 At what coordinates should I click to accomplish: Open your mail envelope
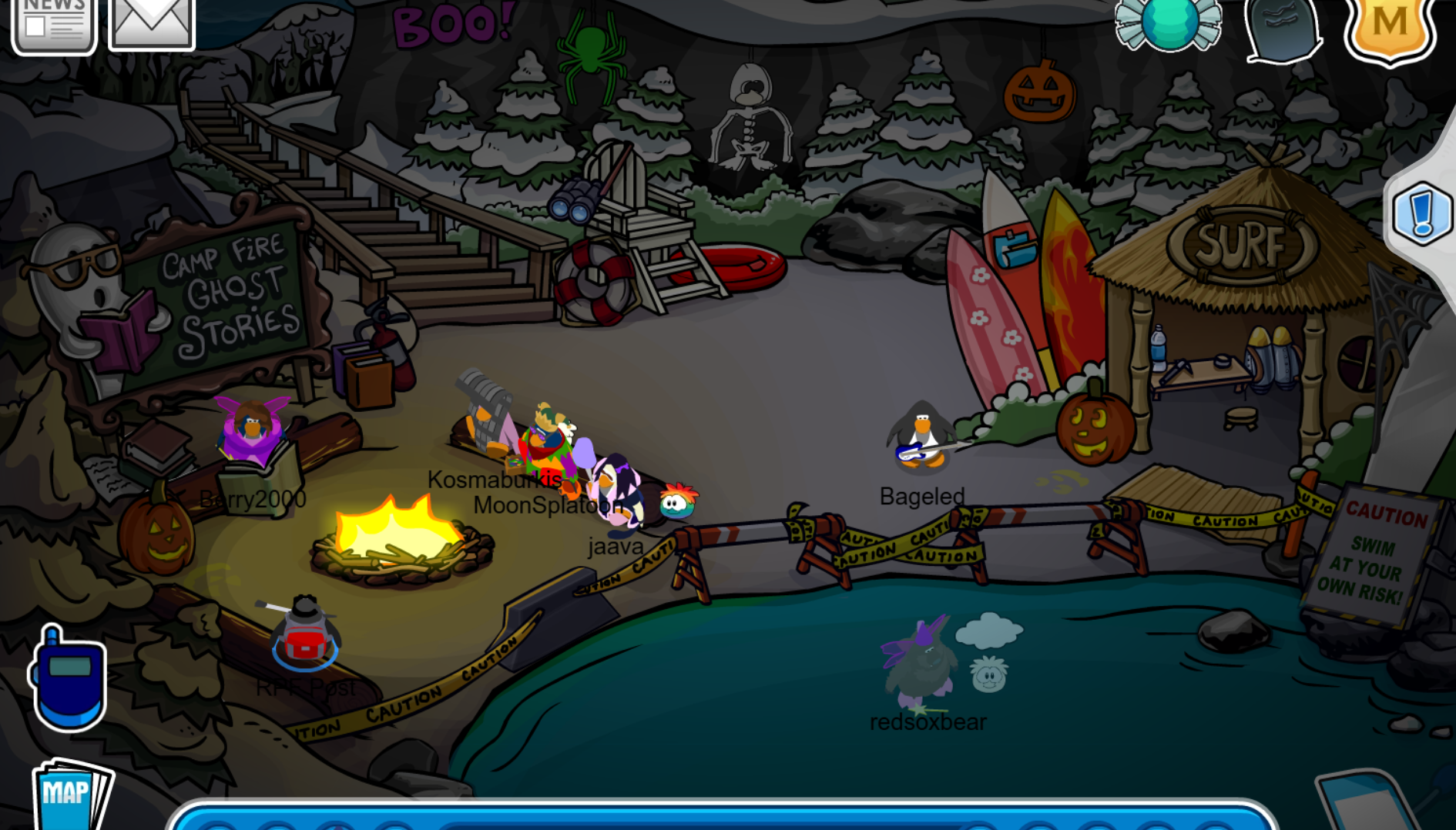151,22
